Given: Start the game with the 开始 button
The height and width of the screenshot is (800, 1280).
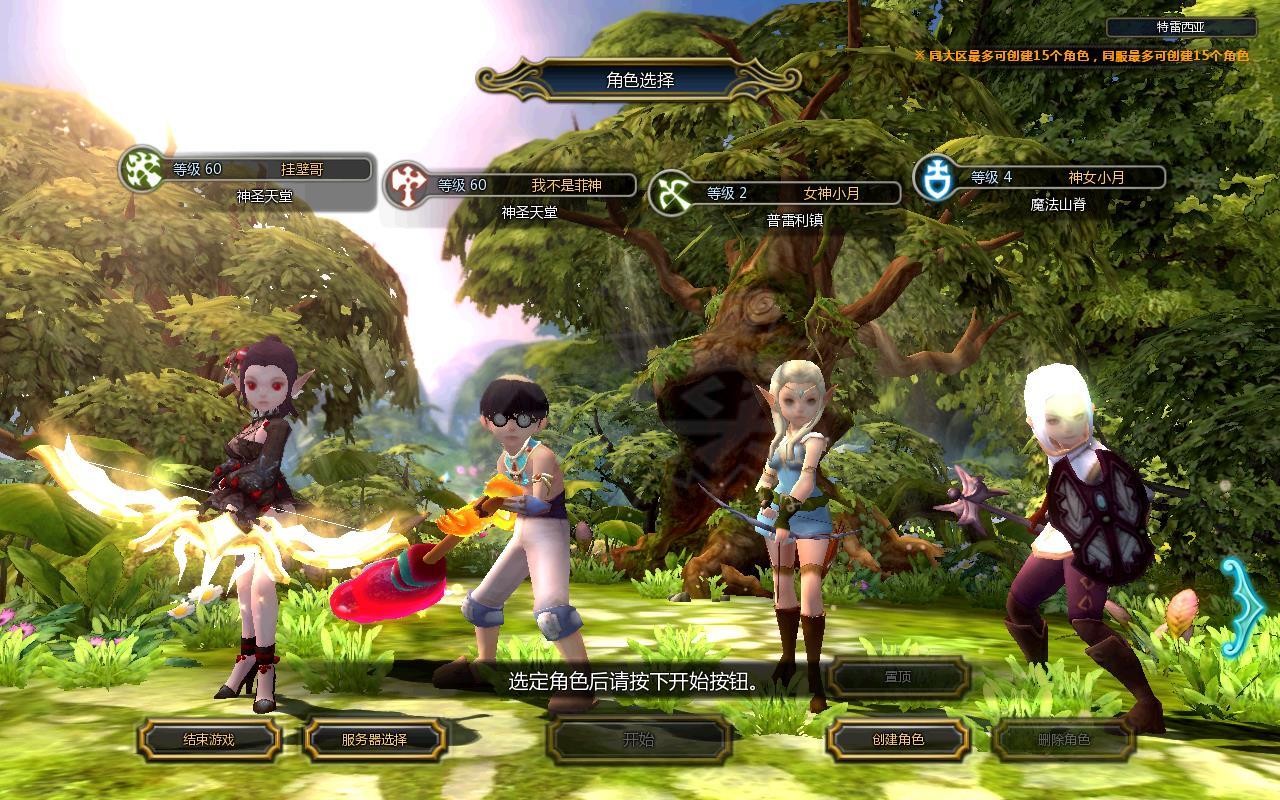Looking at the screenshot, I should coord(638,740).
